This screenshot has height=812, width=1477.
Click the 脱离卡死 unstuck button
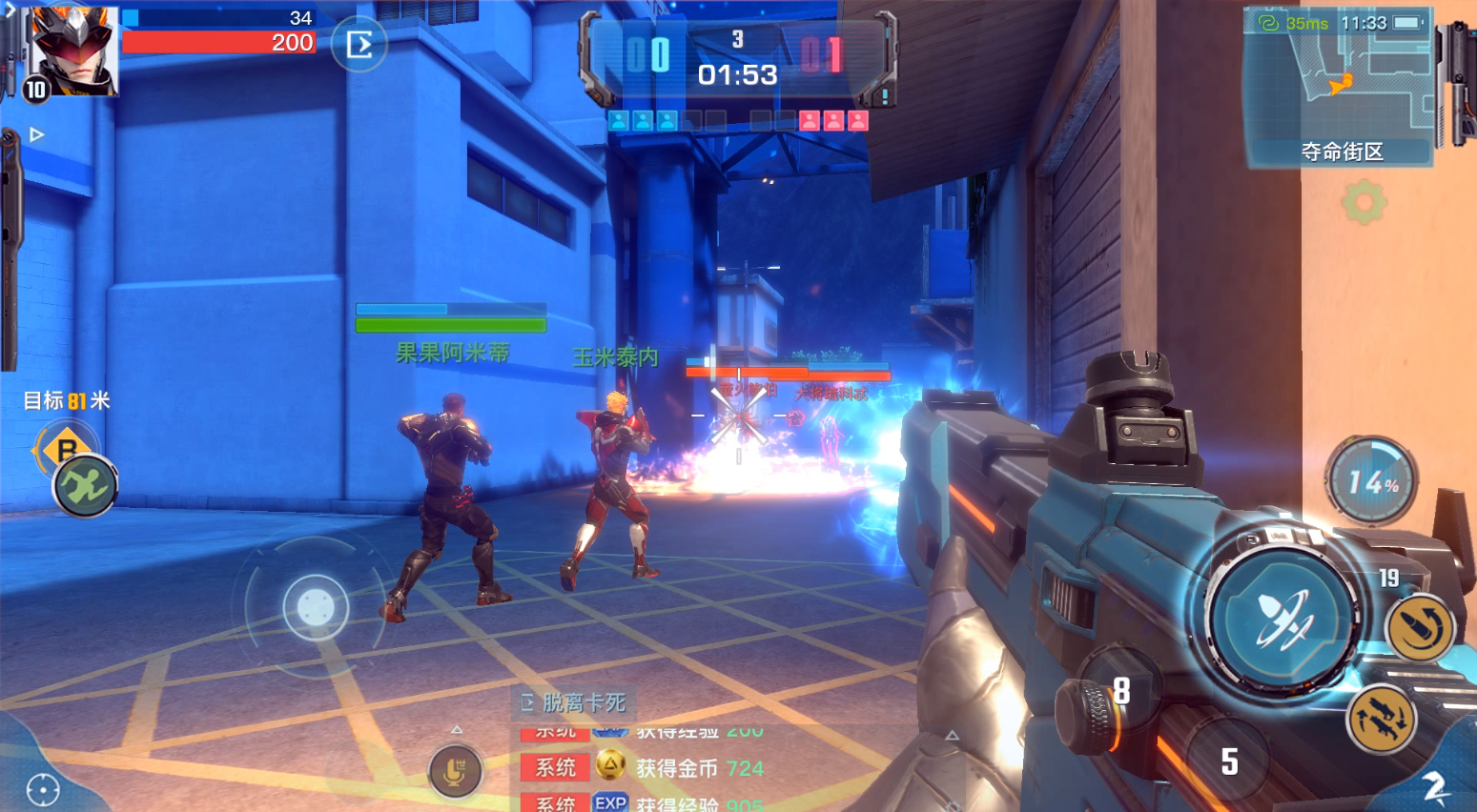574,703
